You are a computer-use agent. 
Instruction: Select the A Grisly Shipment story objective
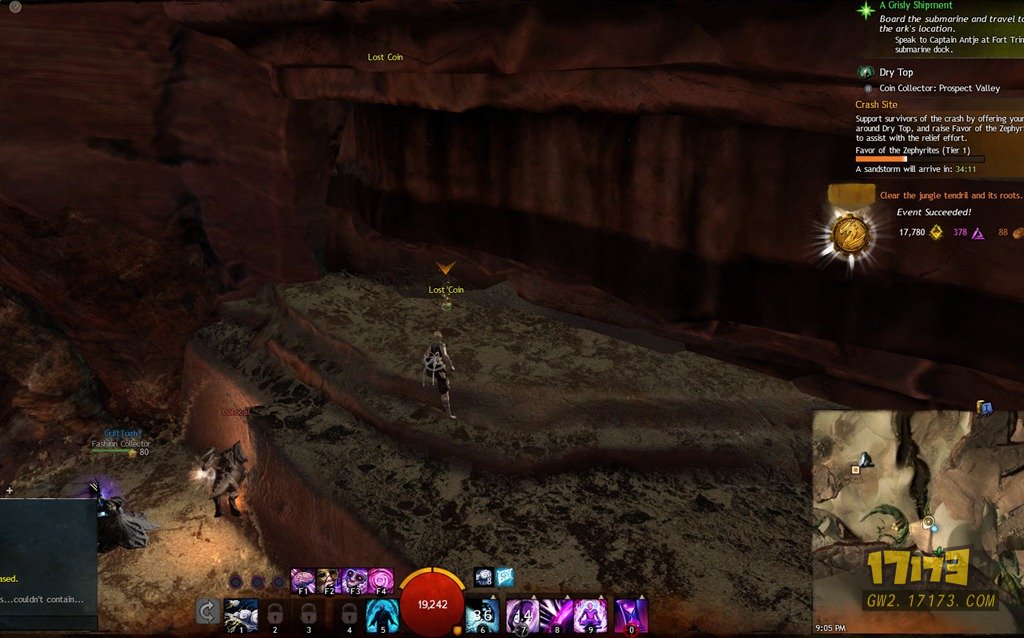915,6
